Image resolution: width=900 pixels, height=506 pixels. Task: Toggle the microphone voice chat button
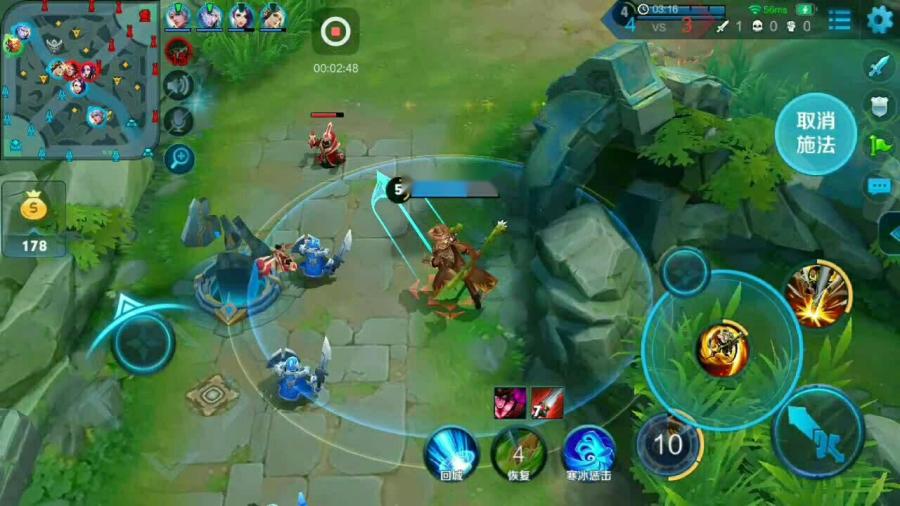[178, 121]
